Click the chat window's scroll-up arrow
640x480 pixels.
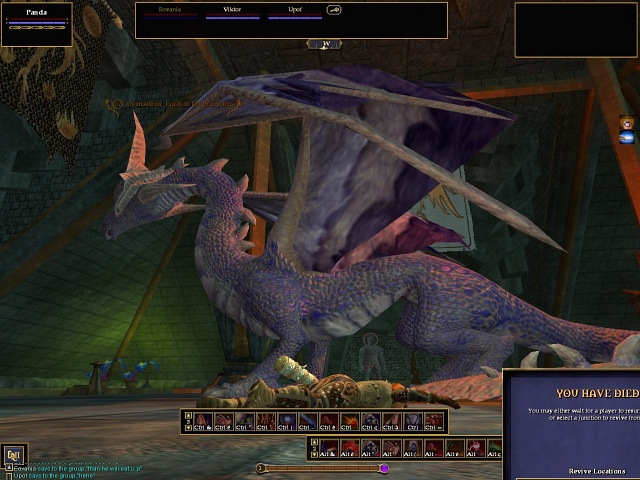(9, 466)
